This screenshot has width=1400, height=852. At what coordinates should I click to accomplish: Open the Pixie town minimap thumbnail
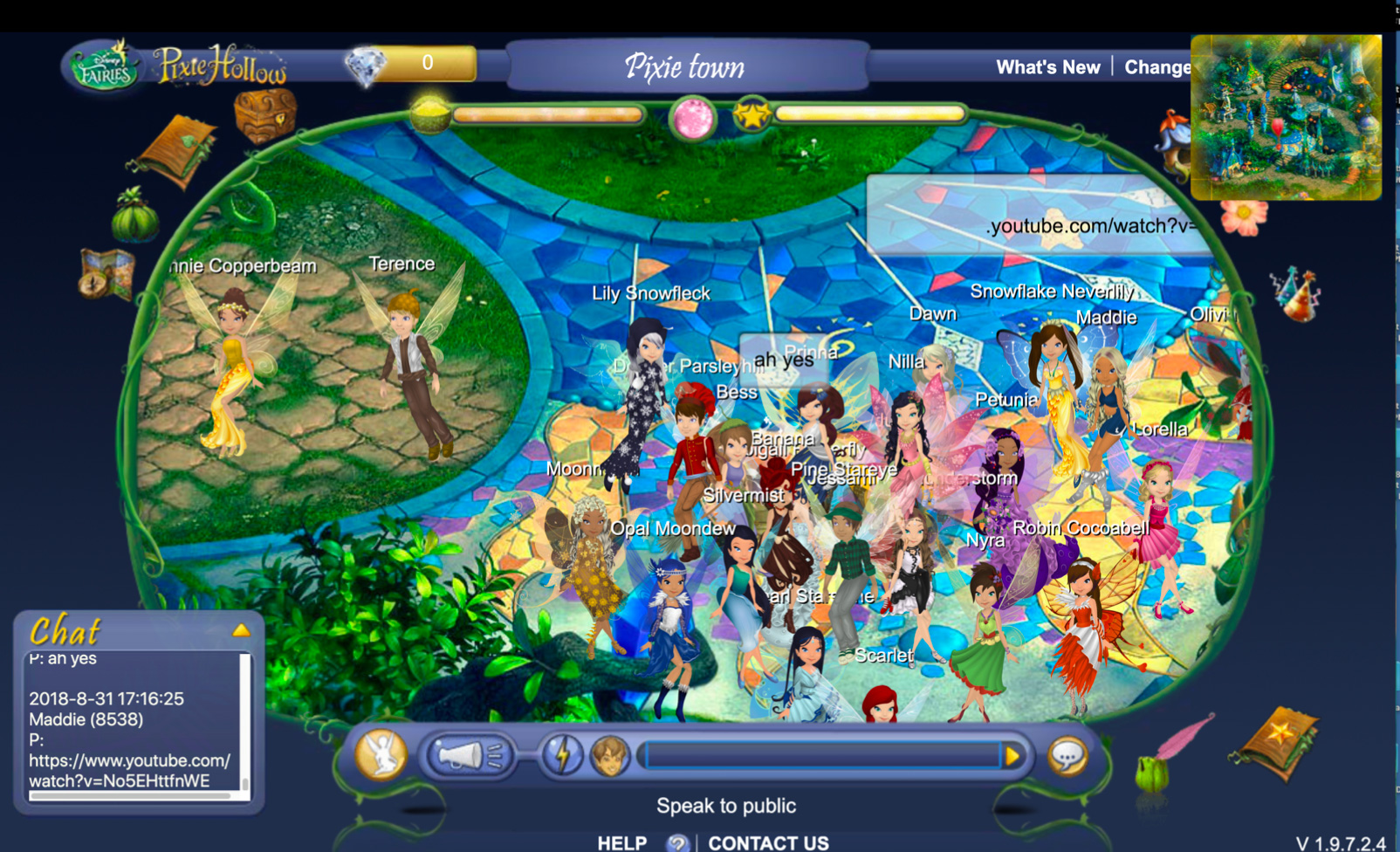click(x=1285, y=117)
